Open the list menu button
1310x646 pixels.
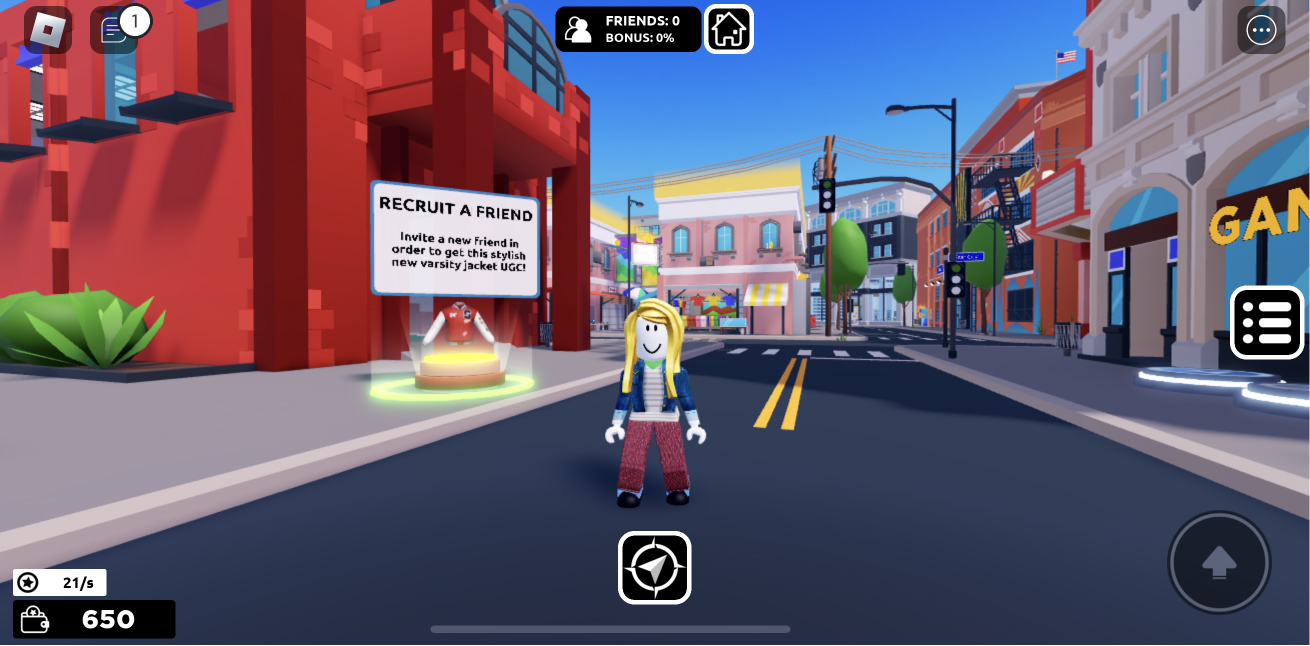pyautogui.click(x=1267, y=322)
